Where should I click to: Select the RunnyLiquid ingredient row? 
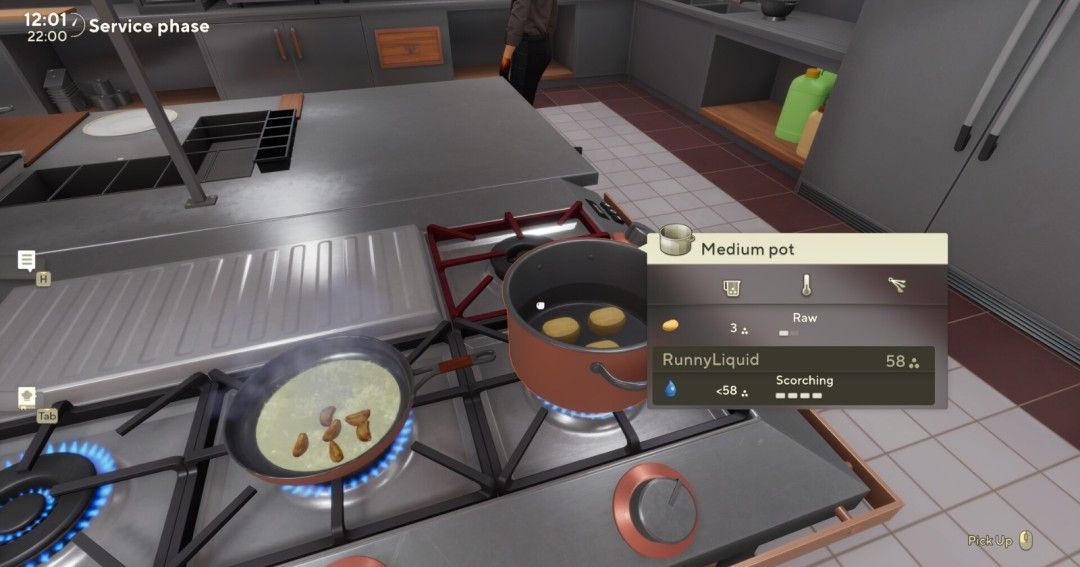[793, 361]
